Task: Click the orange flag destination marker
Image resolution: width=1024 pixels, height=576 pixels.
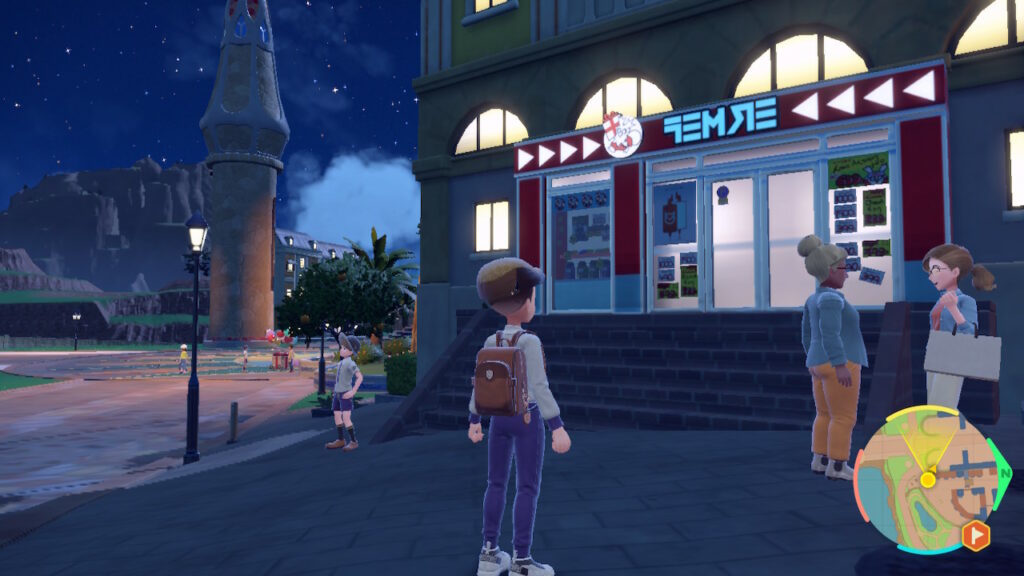Action: click(975, 536)
